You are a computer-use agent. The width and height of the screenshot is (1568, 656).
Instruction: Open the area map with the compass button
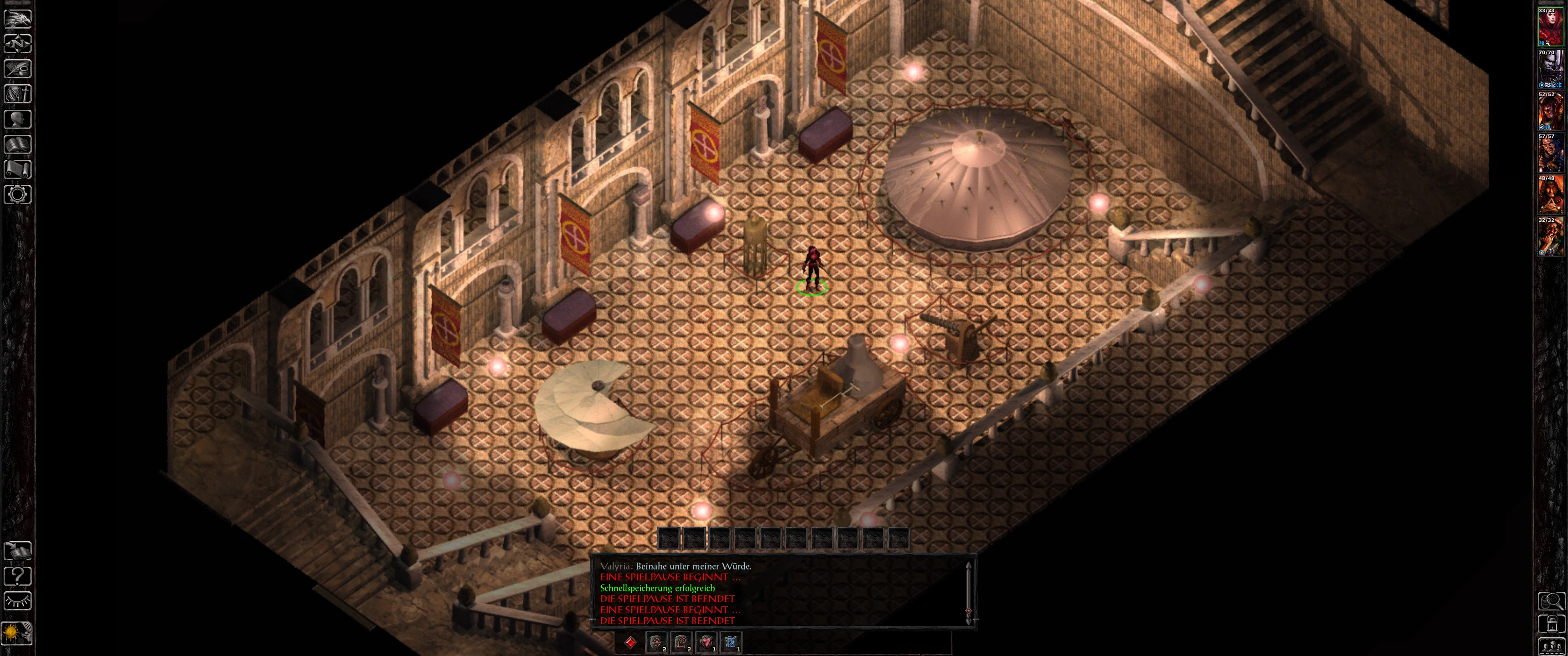pos(18,44)
